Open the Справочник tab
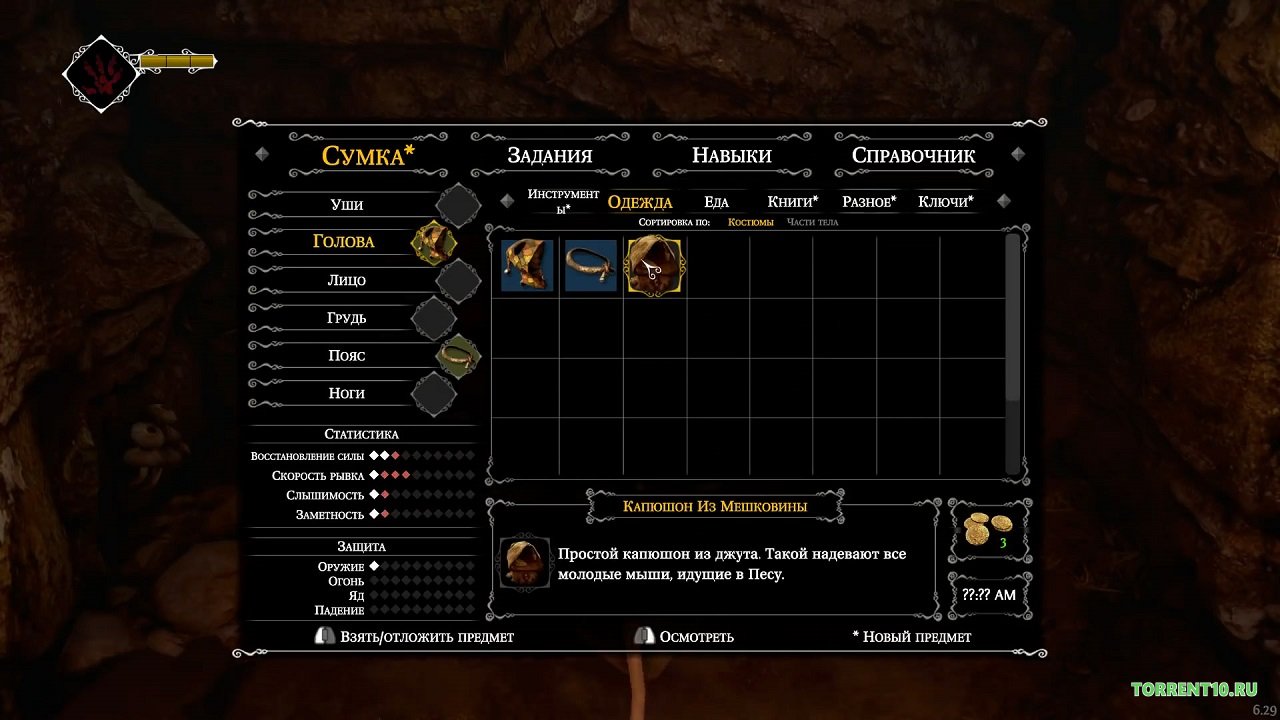Image resolution: width=1280 pixels, height=720 pixels. 913,155
